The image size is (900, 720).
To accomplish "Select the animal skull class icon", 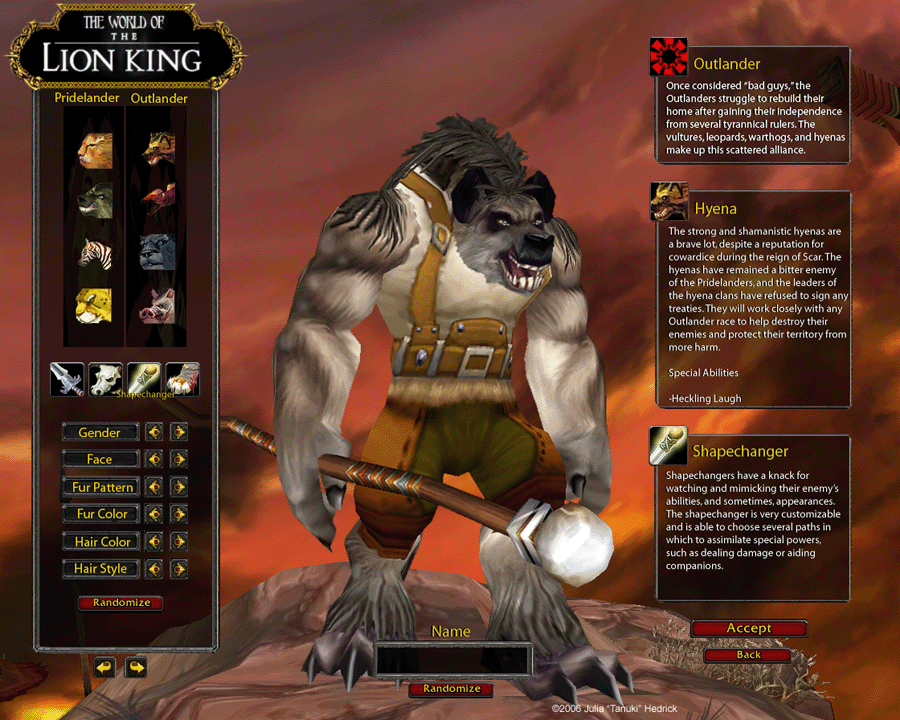I will click(x=105, y=379).
